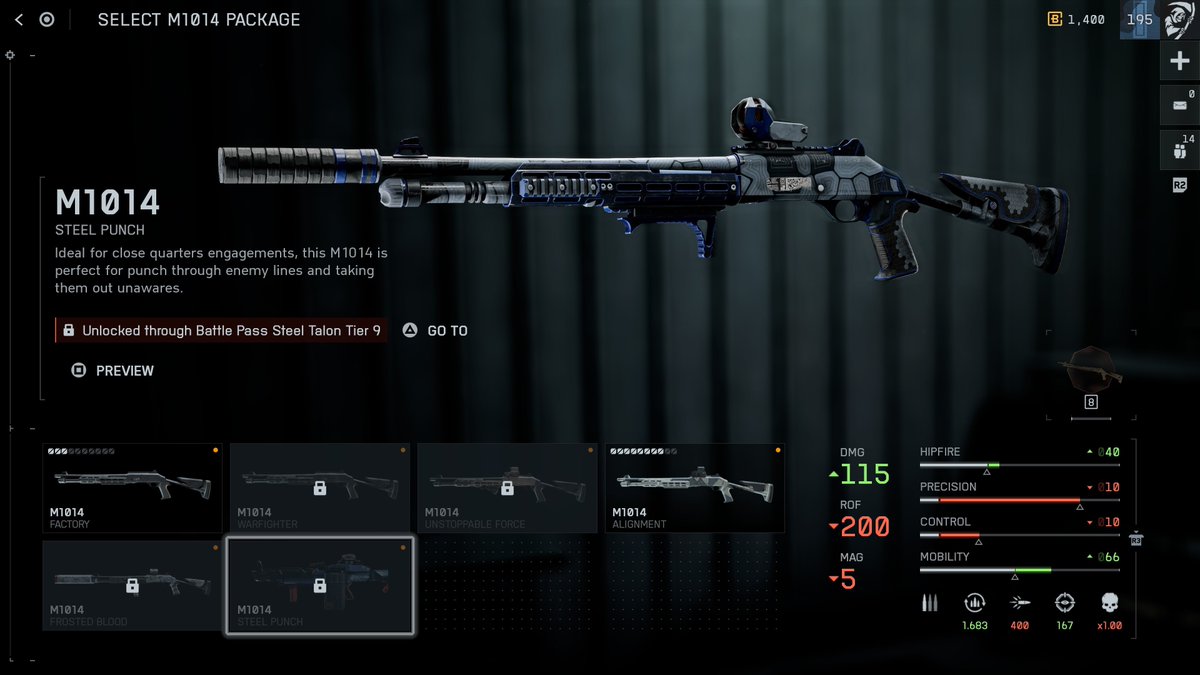This screenshot has height=675, width=1200.
Task: Preview the Steel Punch weapon package
Action: coord(113,371)
